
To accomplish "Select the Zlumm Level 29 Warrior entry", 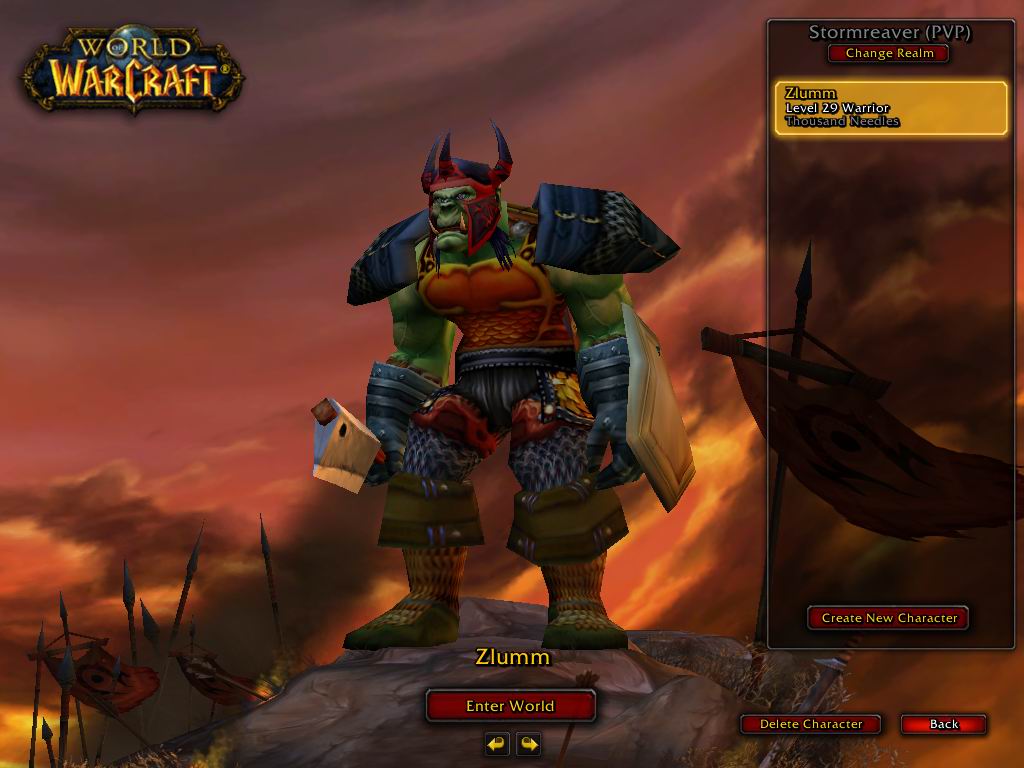I will point(890,108).
